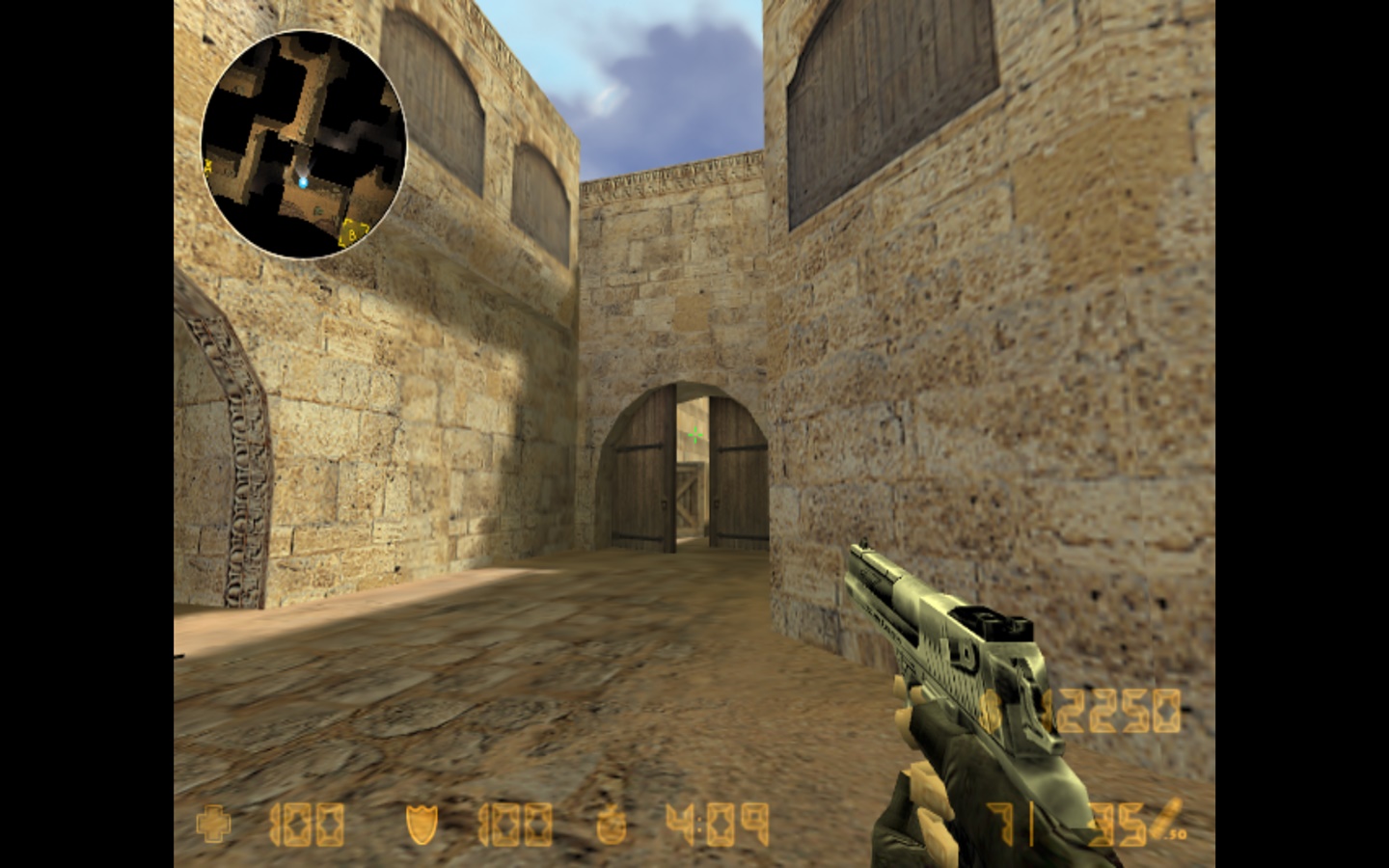Click the circular radar minimap
This screenshot has height=868, width=1389.
tap(304, 145)
